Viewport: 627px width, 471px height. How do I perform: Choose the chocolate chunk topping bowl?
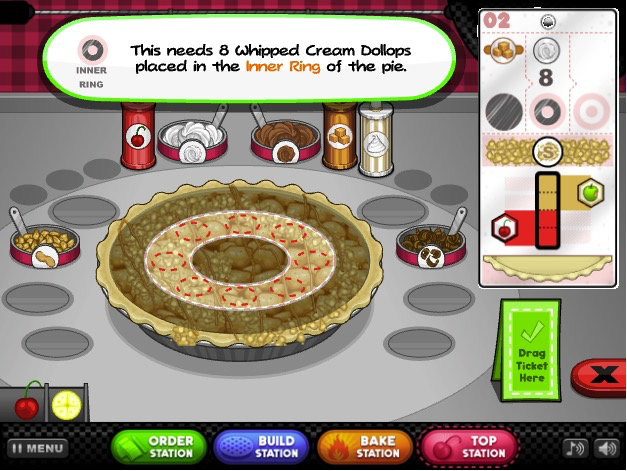tap(430, 244)
